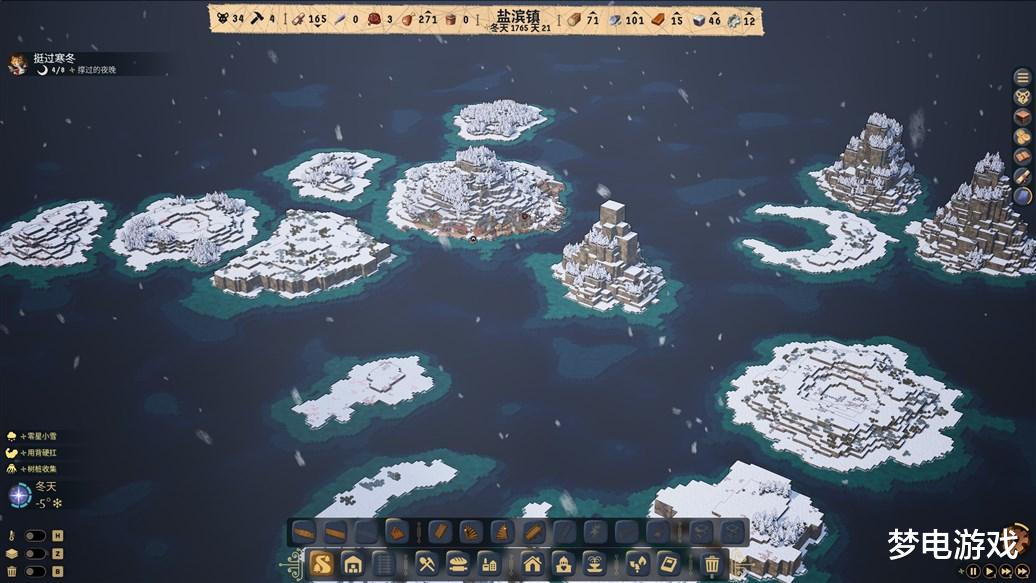Open the warehouse storage category
This screenshot has height=583, width=1036.
point(351,564)
